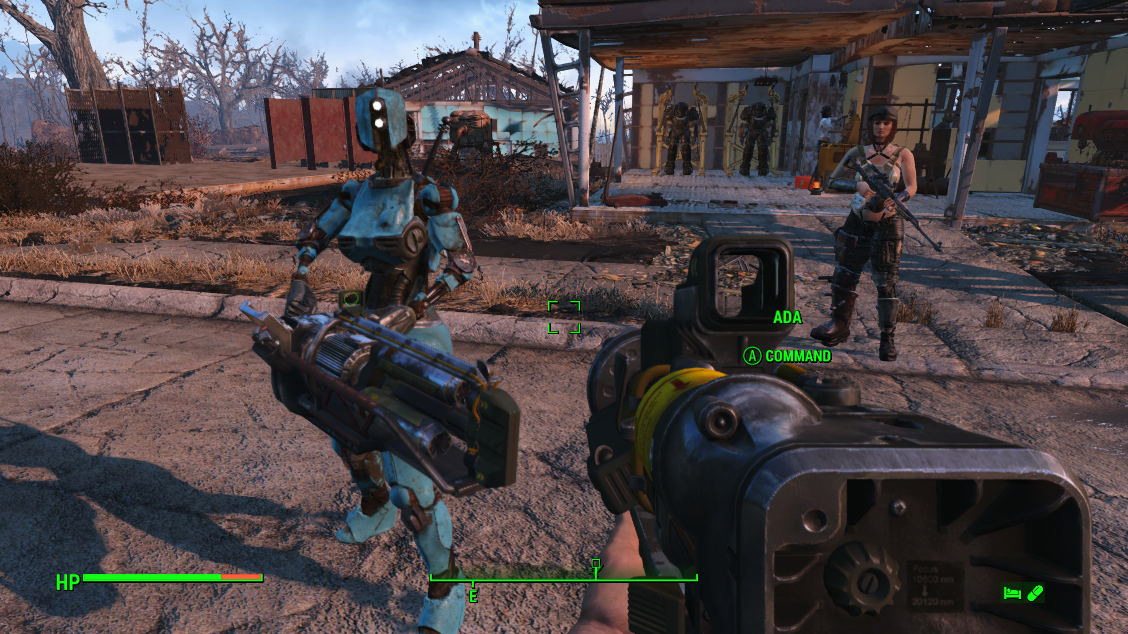1128x634 pixels.
Task: Select the pill chem effect icon
Action: tap(1035, 593)
